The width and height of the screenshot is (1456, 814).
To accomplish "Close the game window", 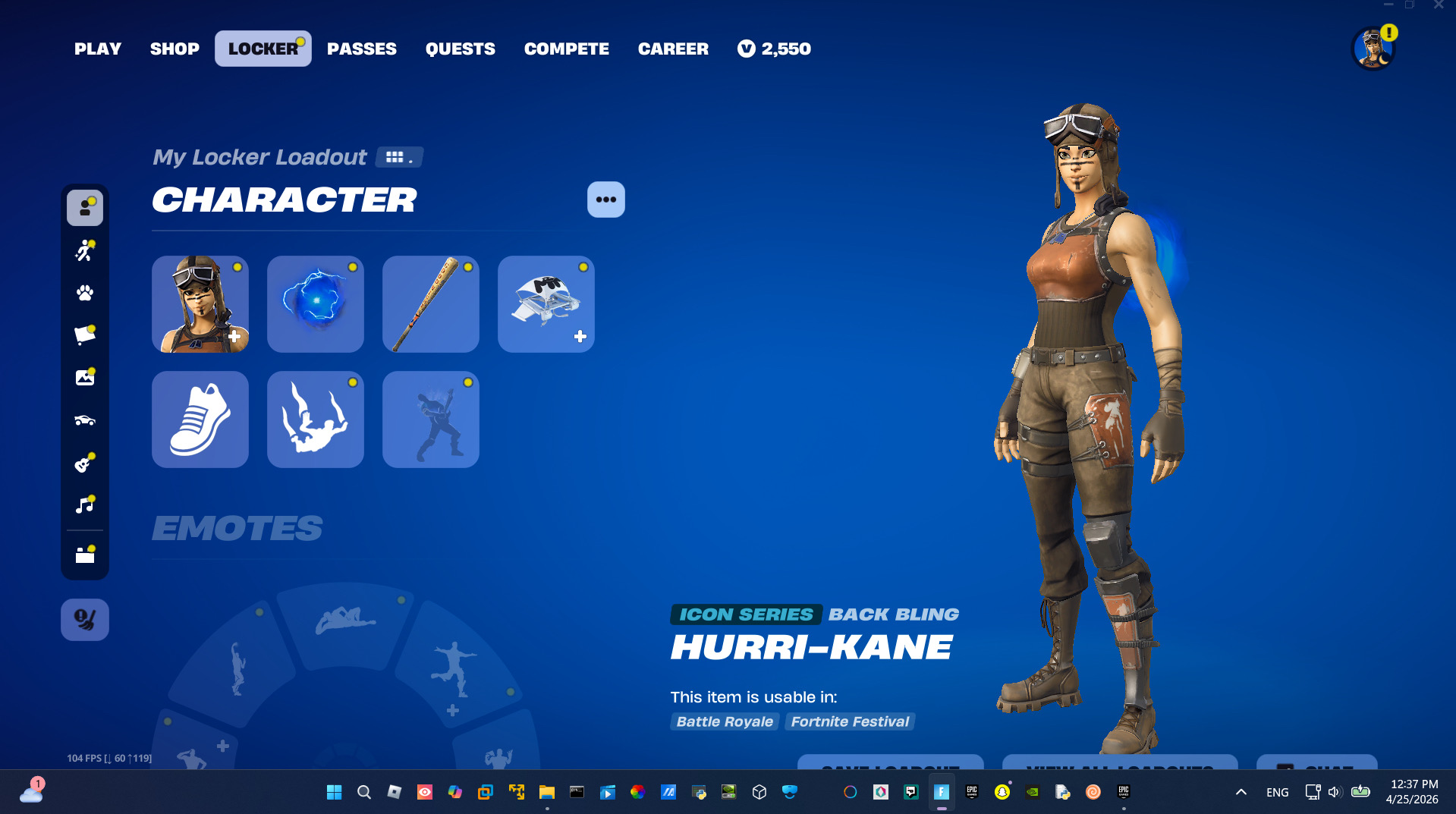I will 1439,5.
